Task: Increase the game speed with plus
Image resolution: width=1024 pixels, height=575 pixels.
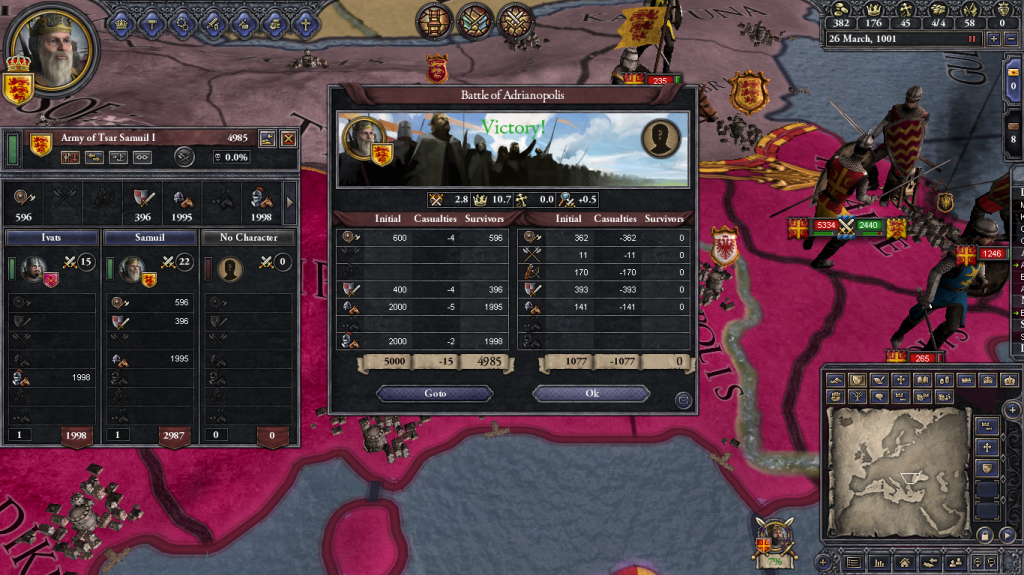Action: pos(994,38)
